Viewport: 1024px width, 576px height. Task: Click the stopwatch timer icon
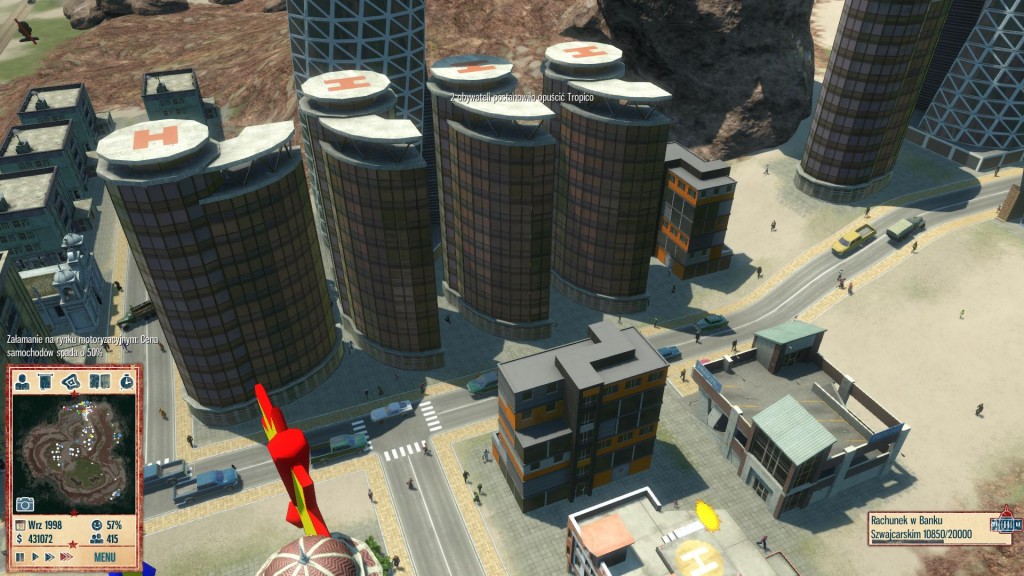[126, 381]
